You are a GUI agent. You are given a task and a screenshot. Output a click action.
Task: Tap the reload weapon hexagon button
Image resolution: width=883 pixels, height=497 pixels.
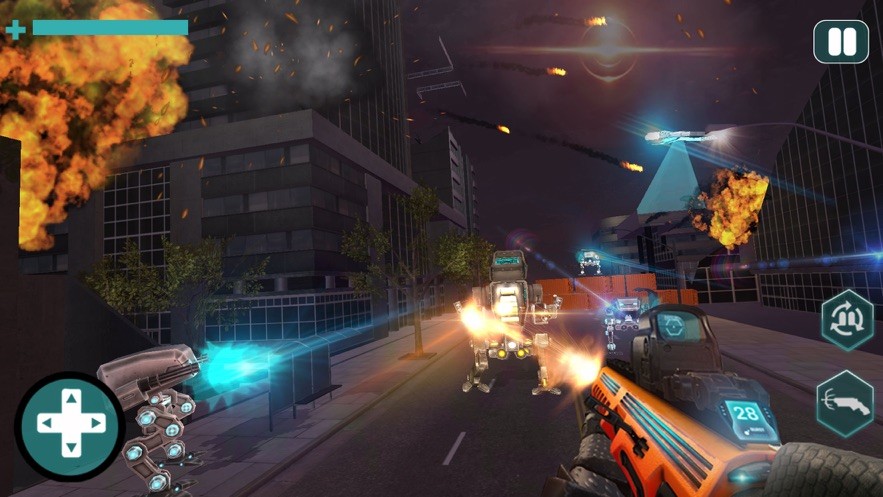point(847,320)
